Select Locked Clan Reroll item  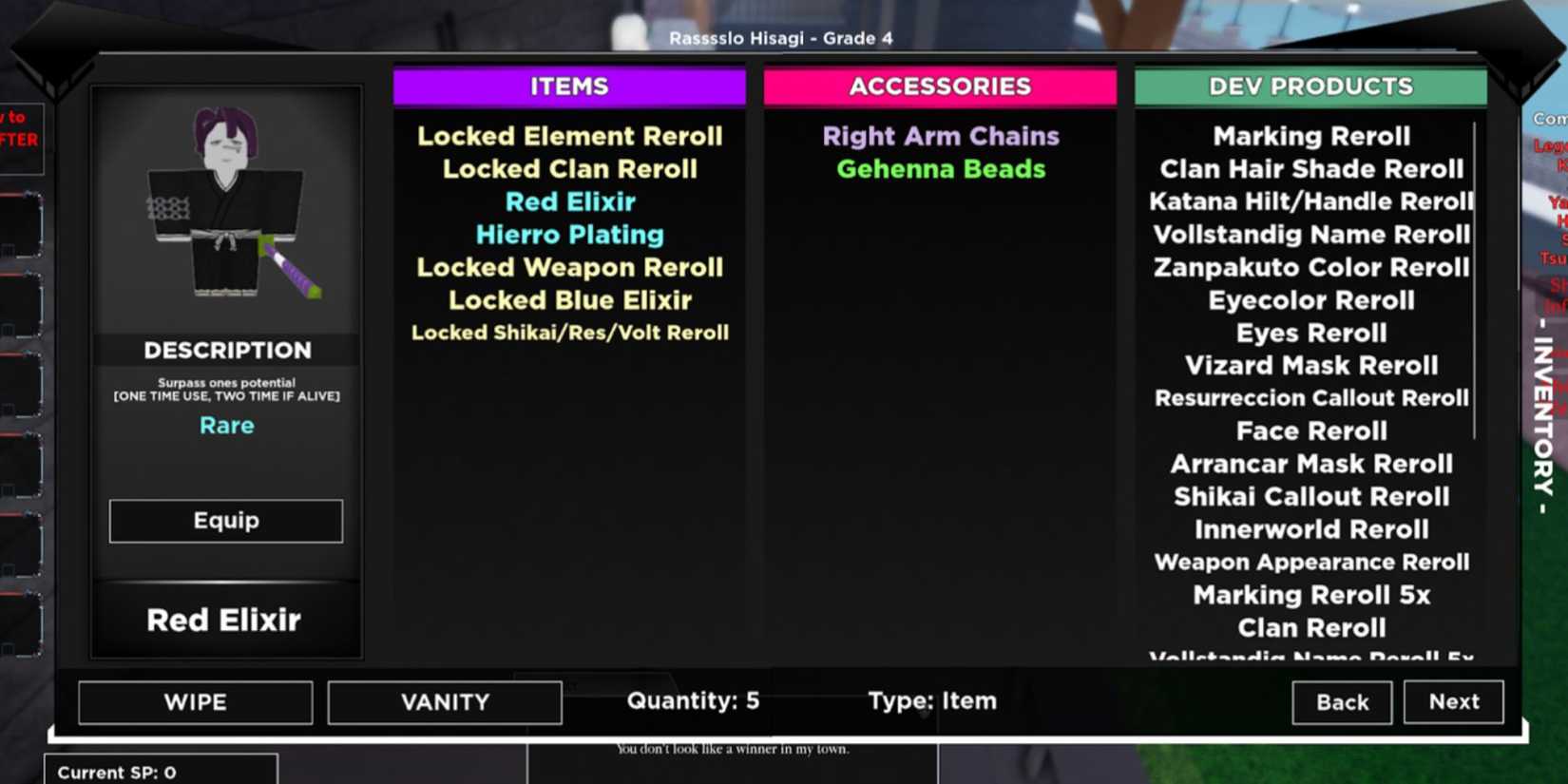(x=569, y=169)
